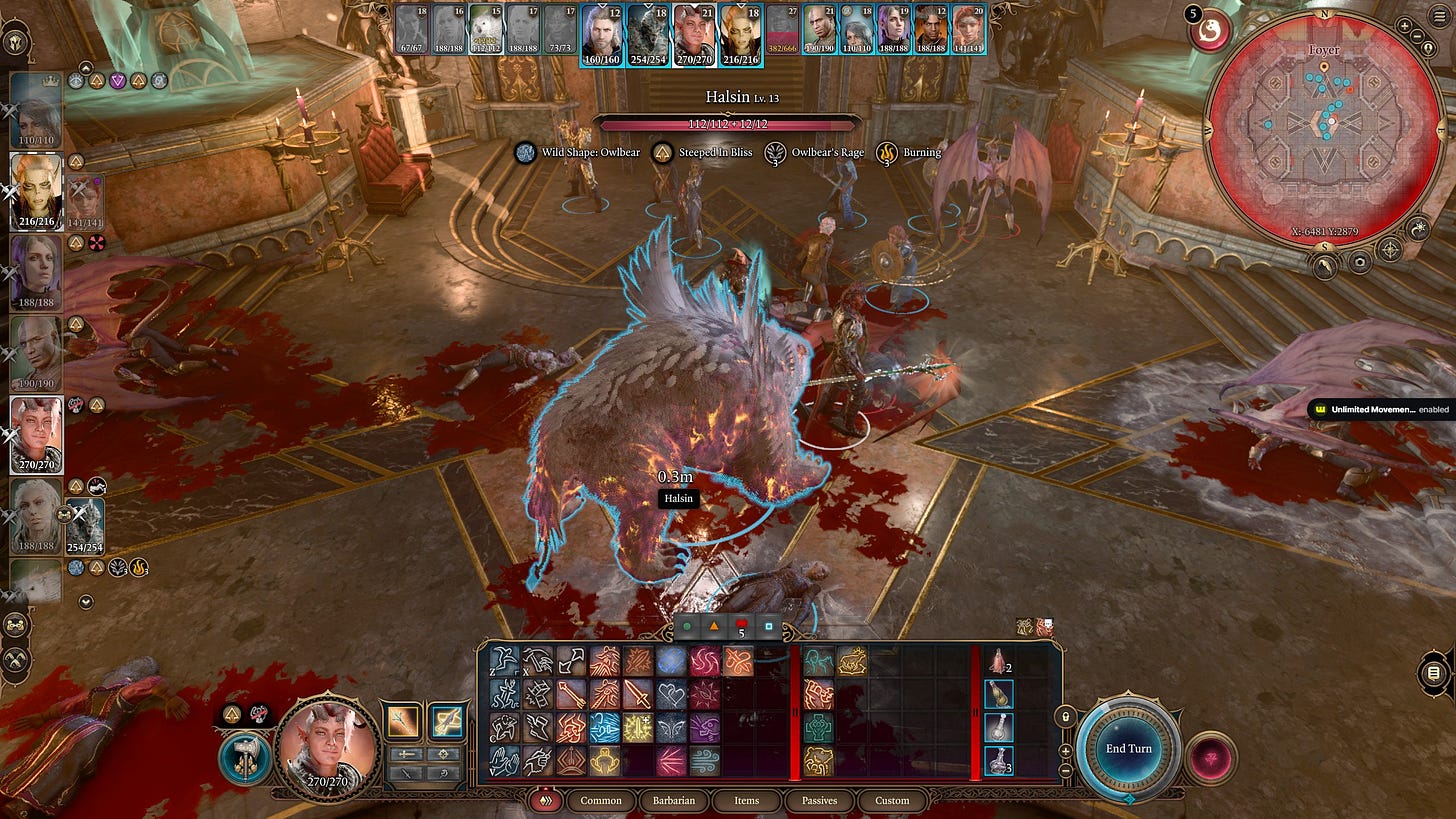This screenshot has width=1456, height=819.
Task: Select the Passives hotbar tab
Action: click(x=818, y=800)
